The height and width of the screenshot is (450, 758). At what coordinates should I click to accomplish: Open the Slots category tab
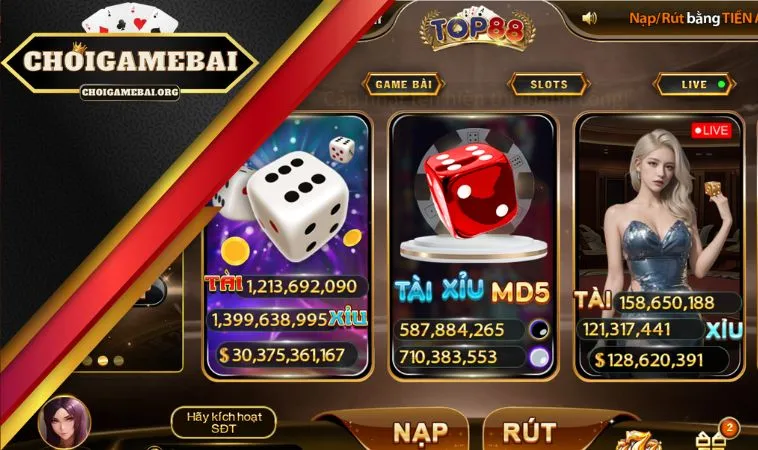point(549,85)
